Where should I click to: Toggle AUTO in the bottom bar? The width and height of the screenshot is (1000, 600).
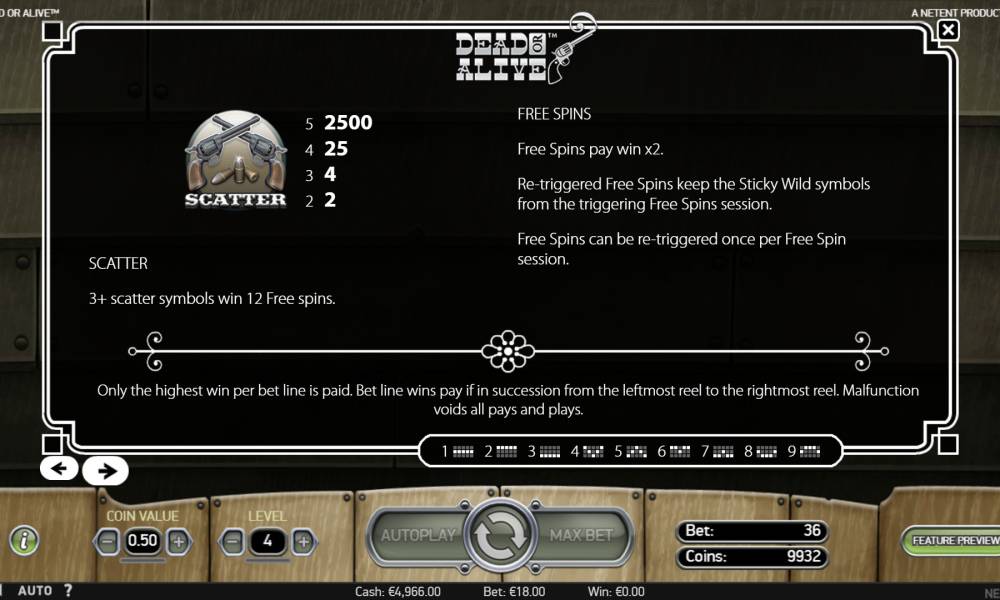(x=35, y=591)
